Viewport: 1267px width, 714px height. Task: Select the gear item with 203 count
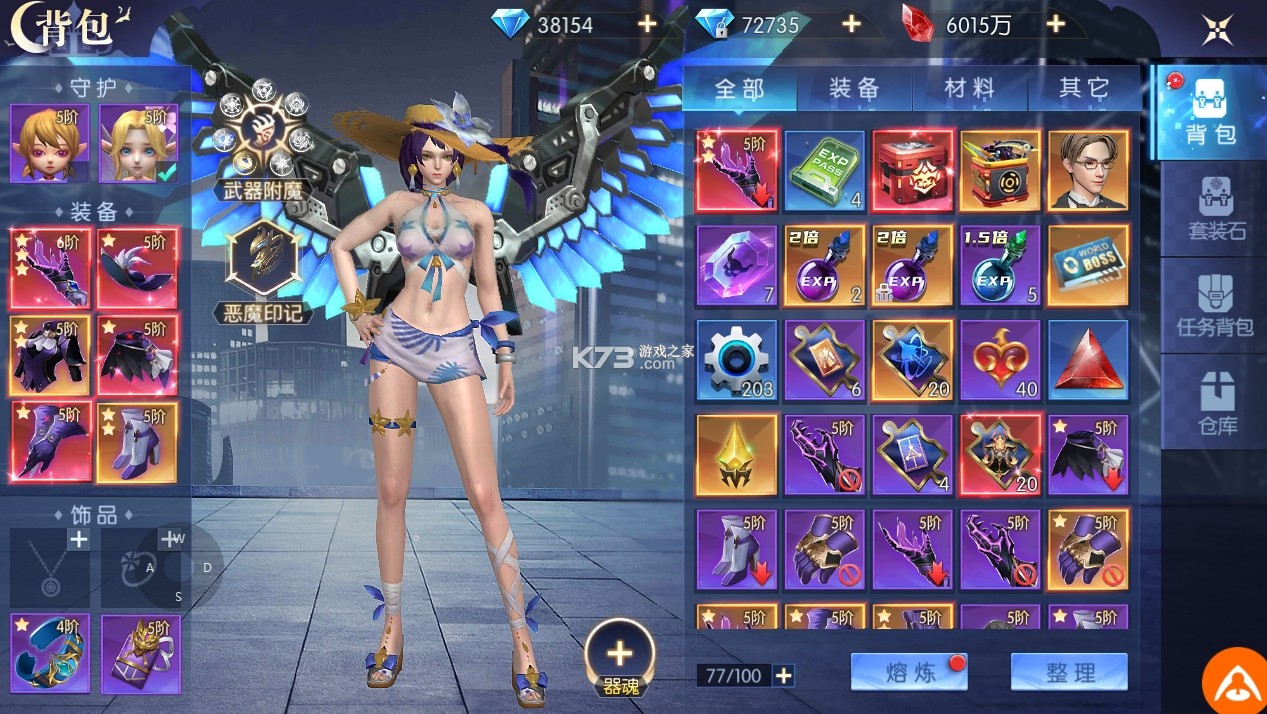(736, 360)
